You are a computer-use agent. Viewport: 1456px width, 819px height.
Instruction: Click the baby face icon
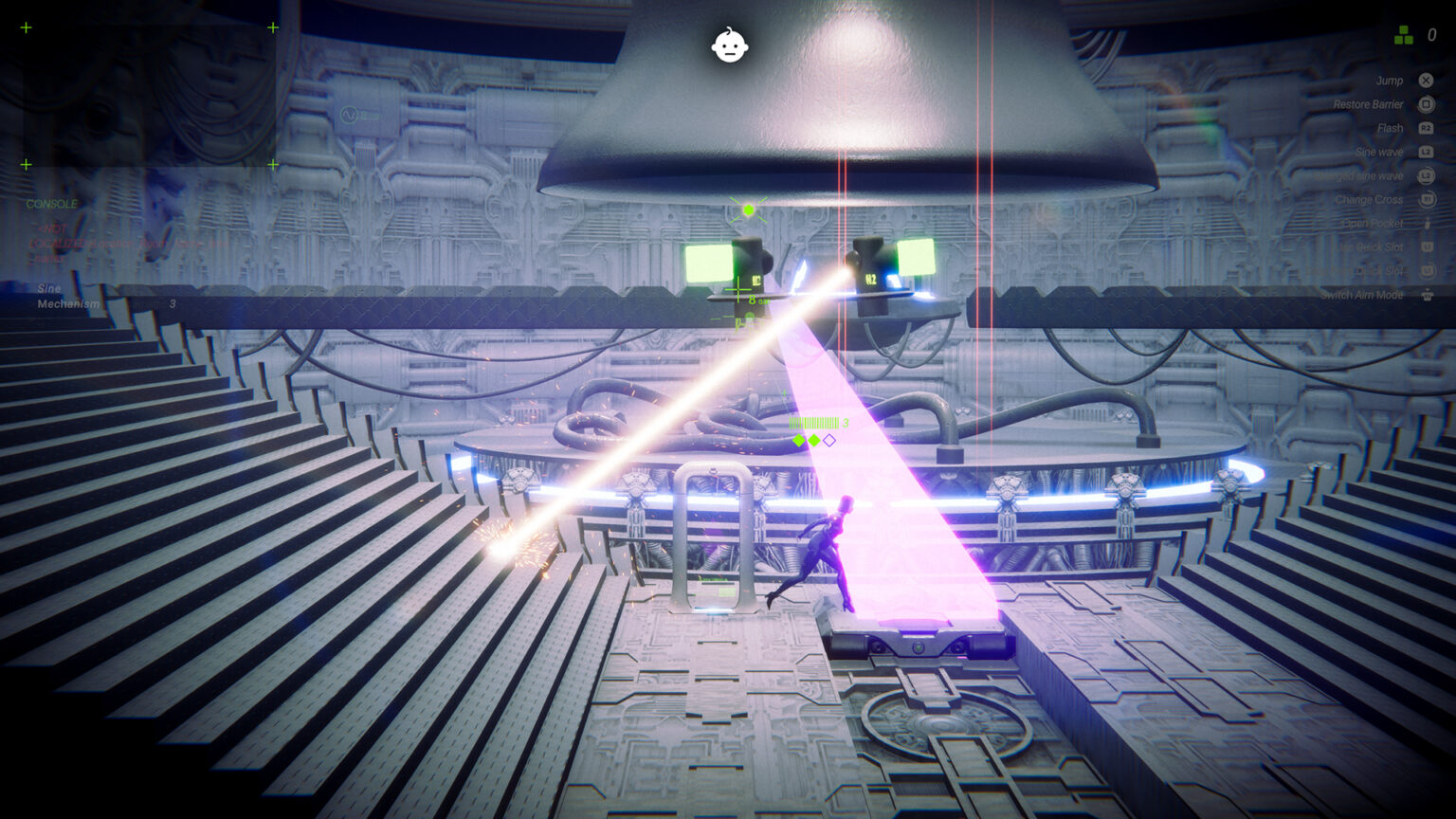pyautogui.click(x=729, y=45)
